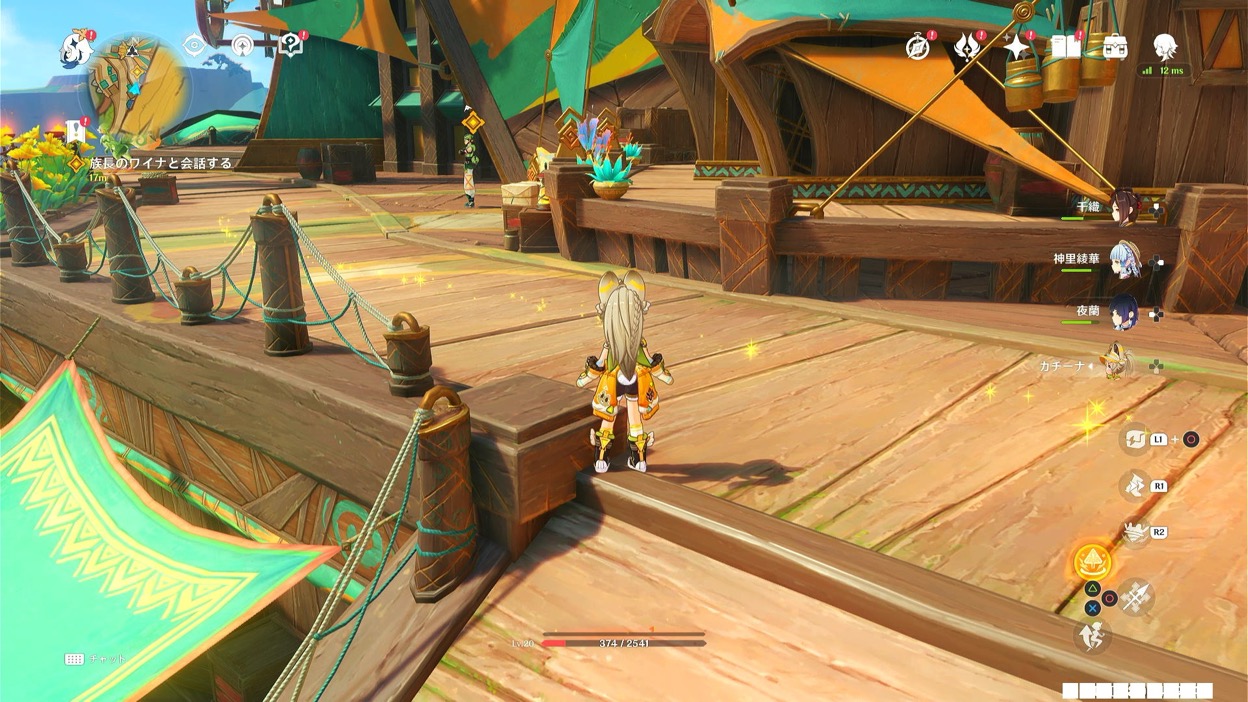Toggle elemental sight eye icon

pyautogui.click(x=194, y=45)
